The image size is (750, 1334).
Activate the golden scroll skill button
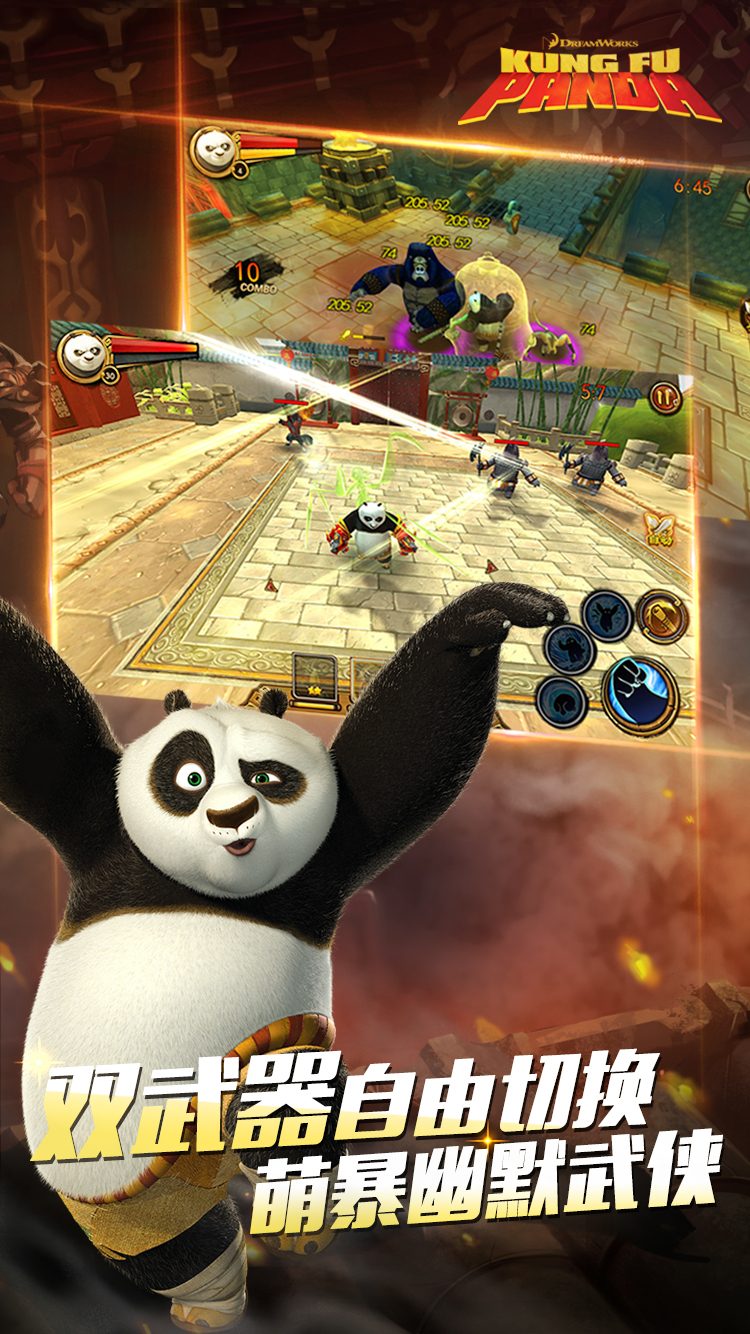tap(662, 614)
